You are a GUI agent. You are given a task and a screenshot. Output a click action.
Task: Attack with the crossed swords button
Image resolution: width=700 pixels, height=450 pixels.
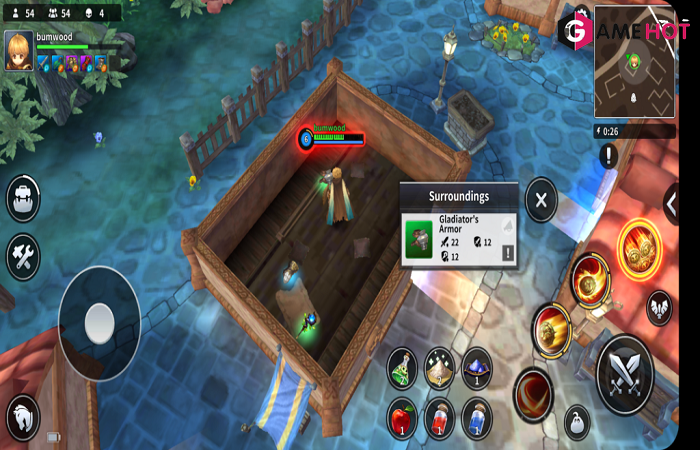pyautogui.click(x=624, y=374)
